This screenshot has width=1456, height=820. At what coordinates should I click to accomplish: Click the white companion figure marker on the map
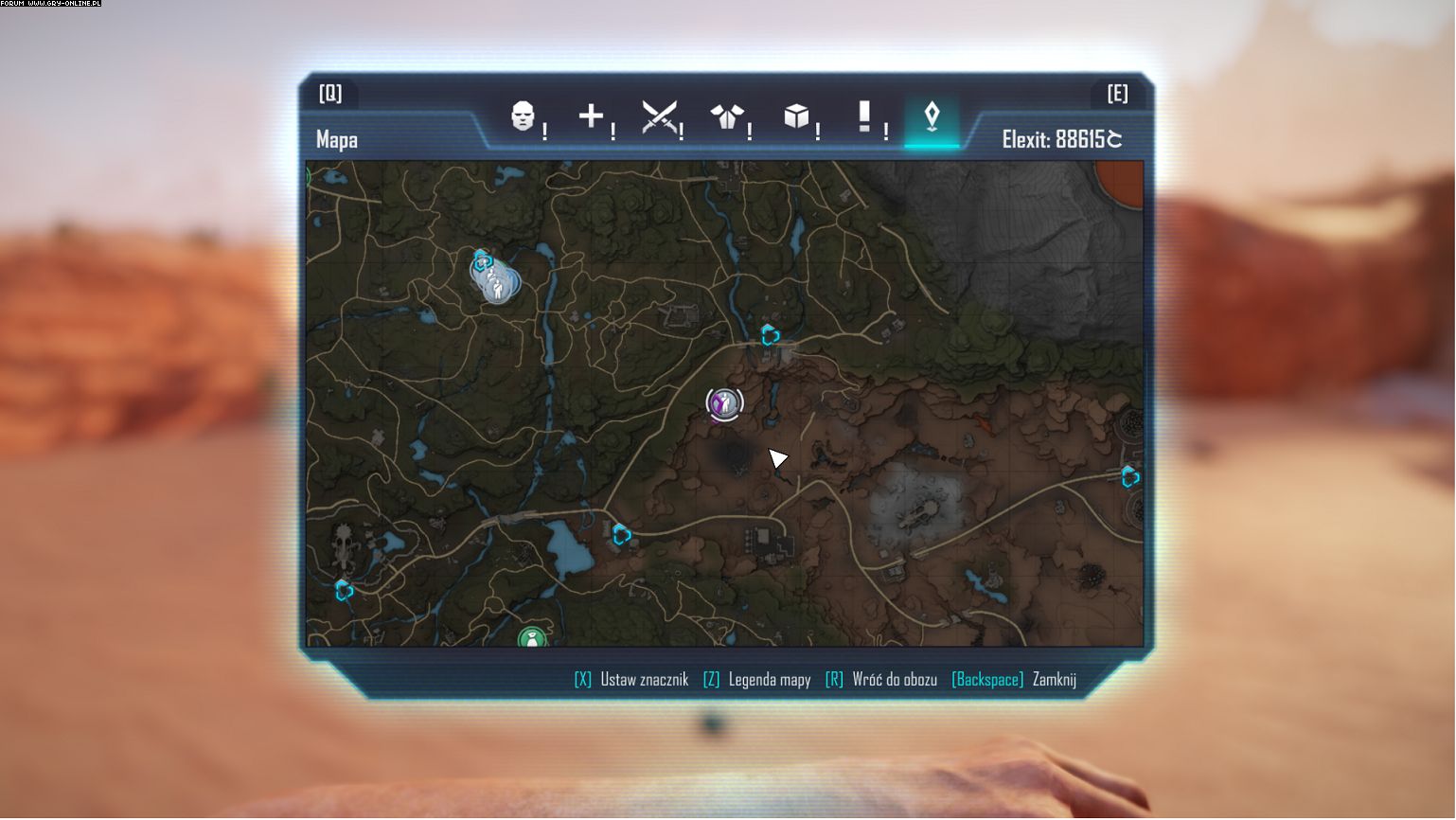click(x=497, y=281)
